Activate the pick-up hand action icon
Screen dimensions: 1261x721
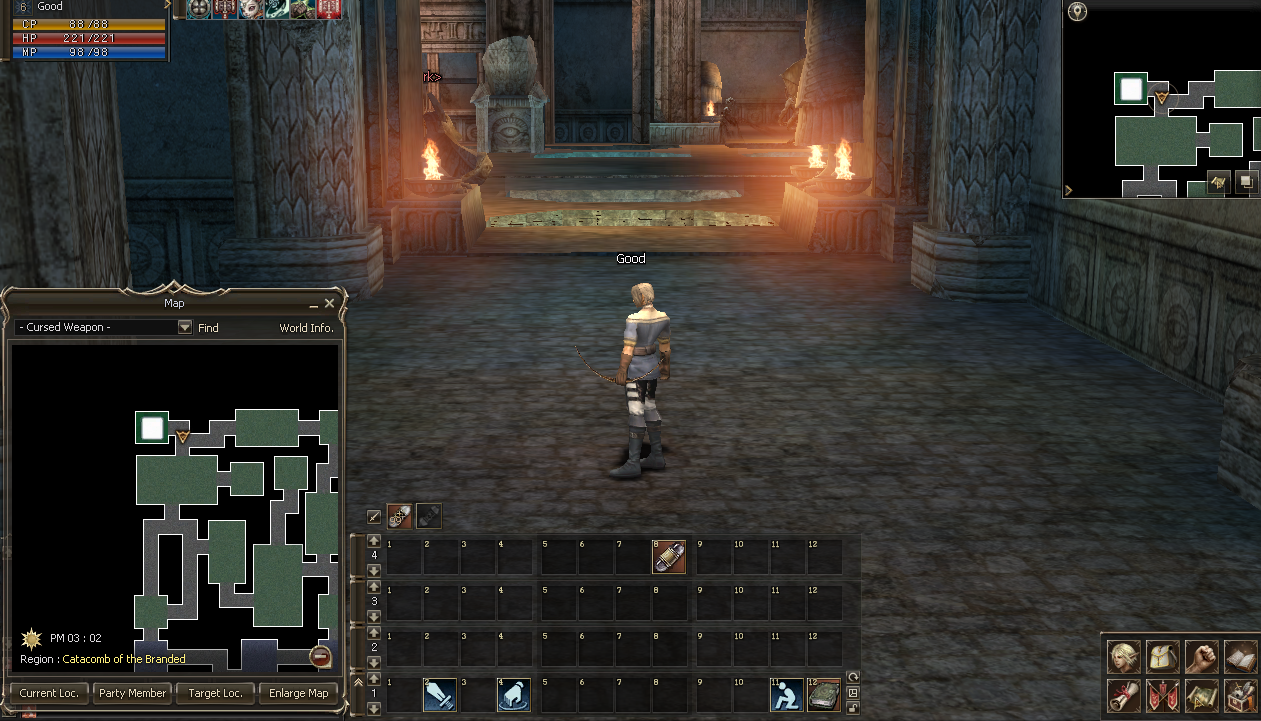coord(513,695)
